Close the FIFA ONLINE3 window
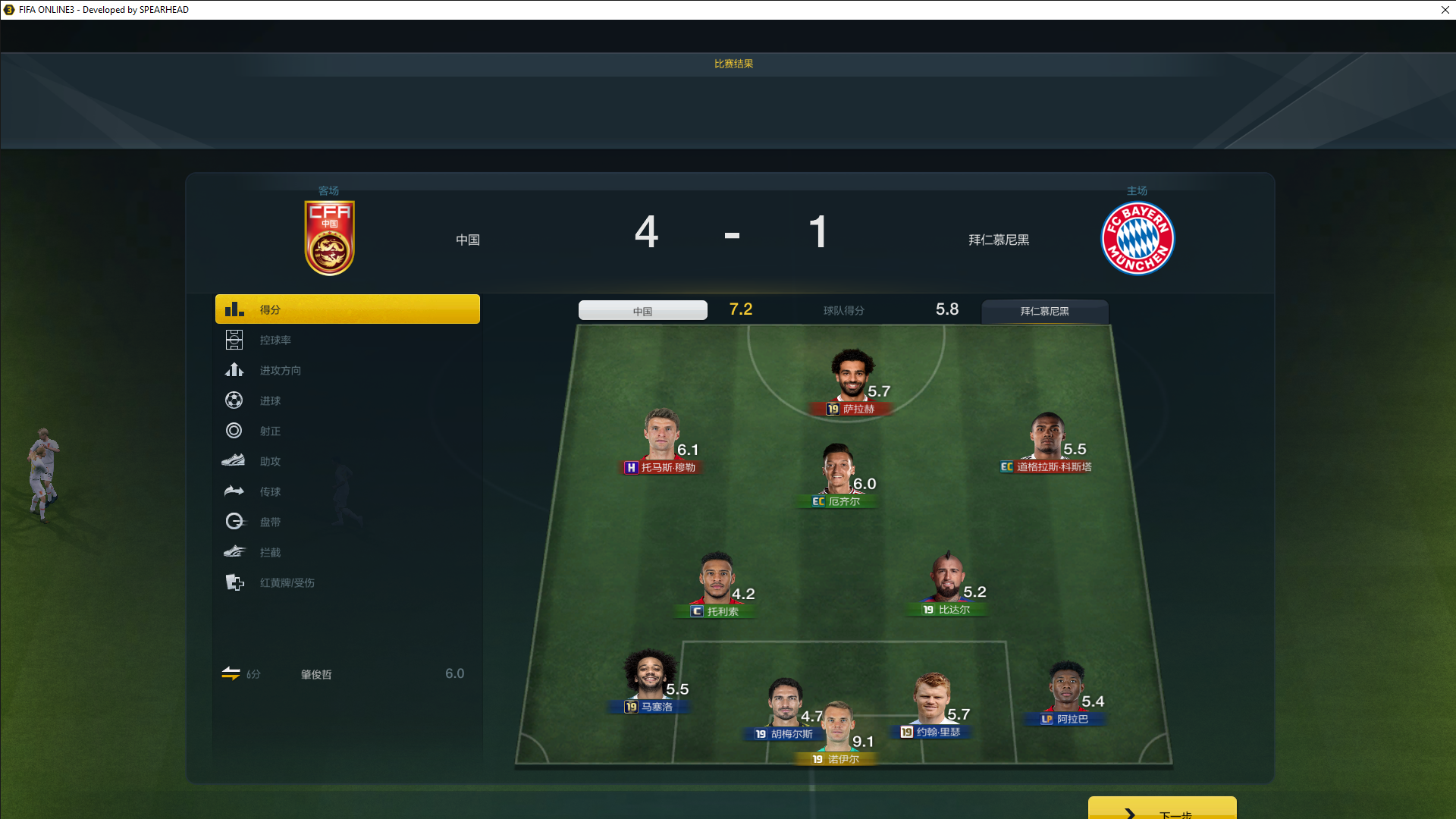Image resolution: width=1456 pixels, height=819 pixels. (x=1445, y=10)
